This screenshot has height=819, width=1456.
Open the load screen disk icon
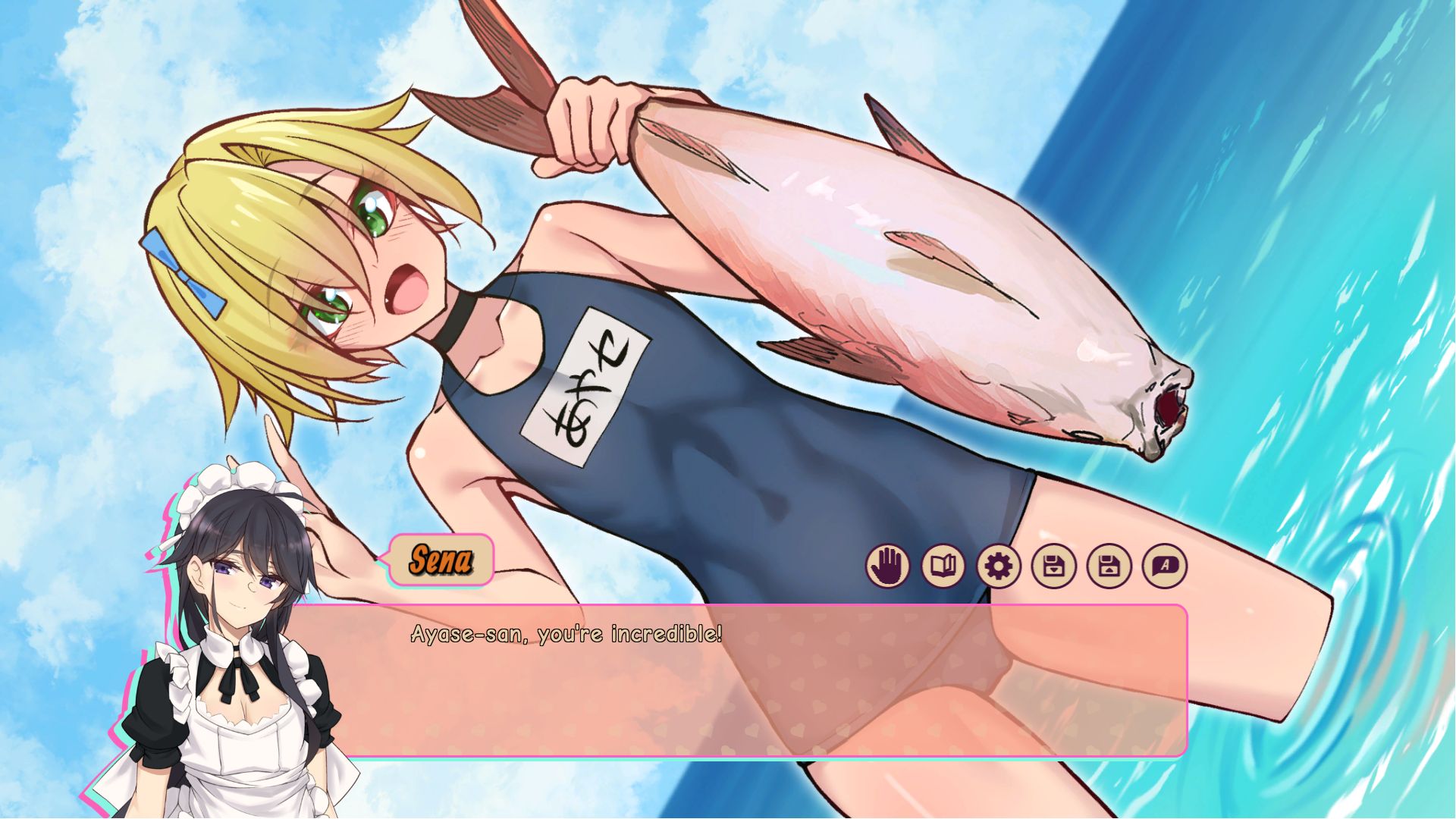(x=1109, y=566)
